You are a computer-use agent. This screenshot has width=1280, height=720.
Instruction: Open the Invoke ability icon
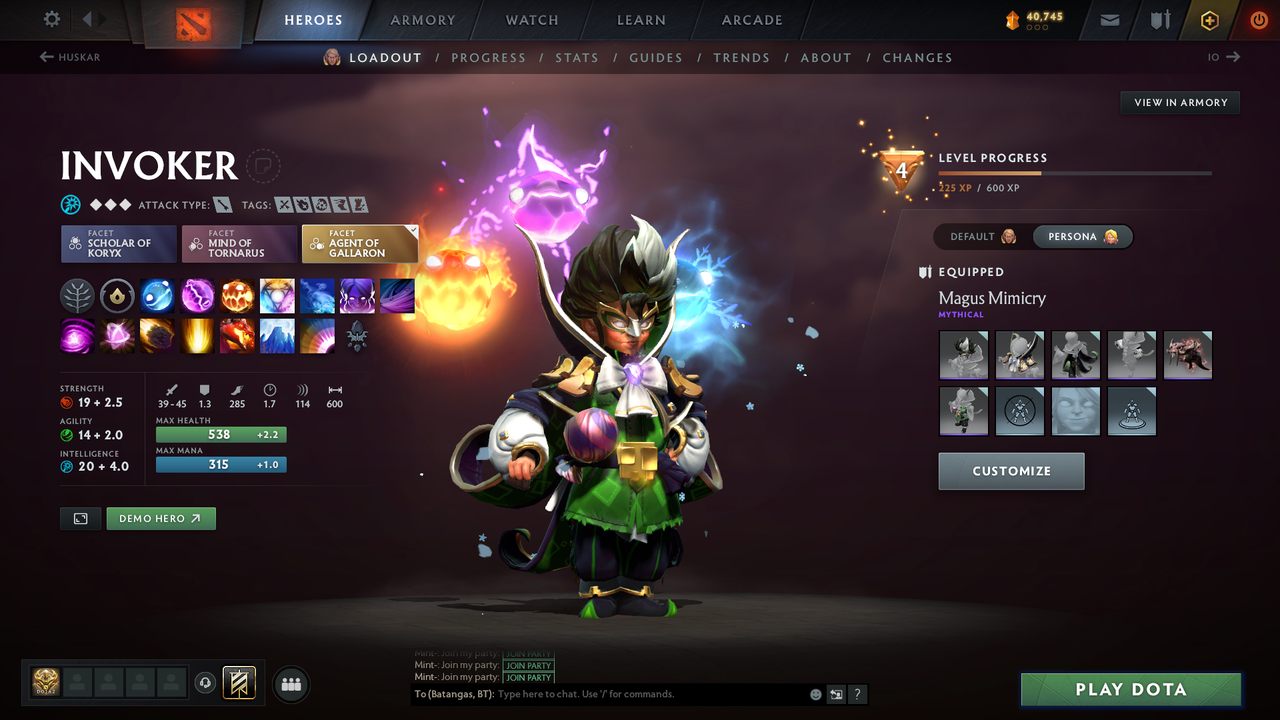tap(277, 295)
